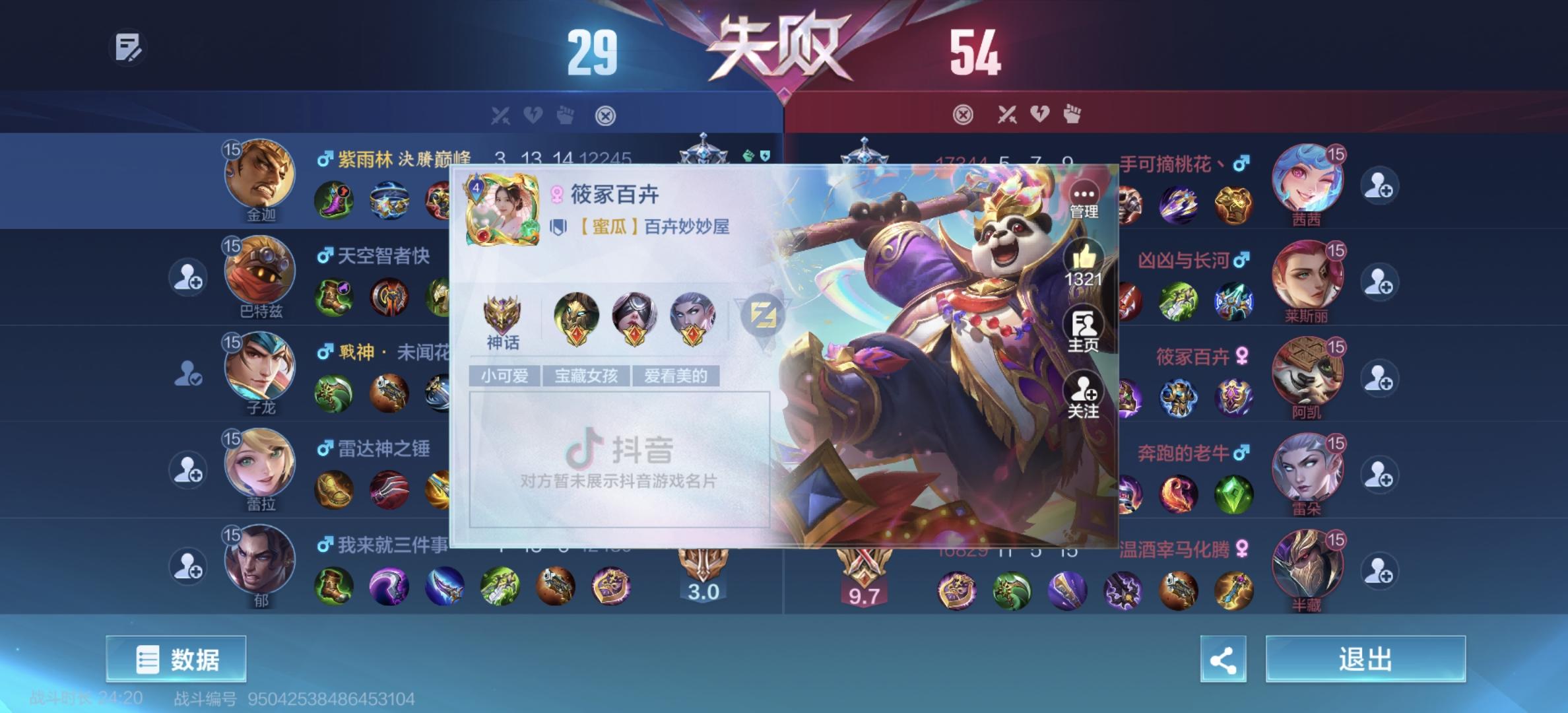1568x713 pixels.
Task: Select the 小可爱 tag
Action: (504, 376)
